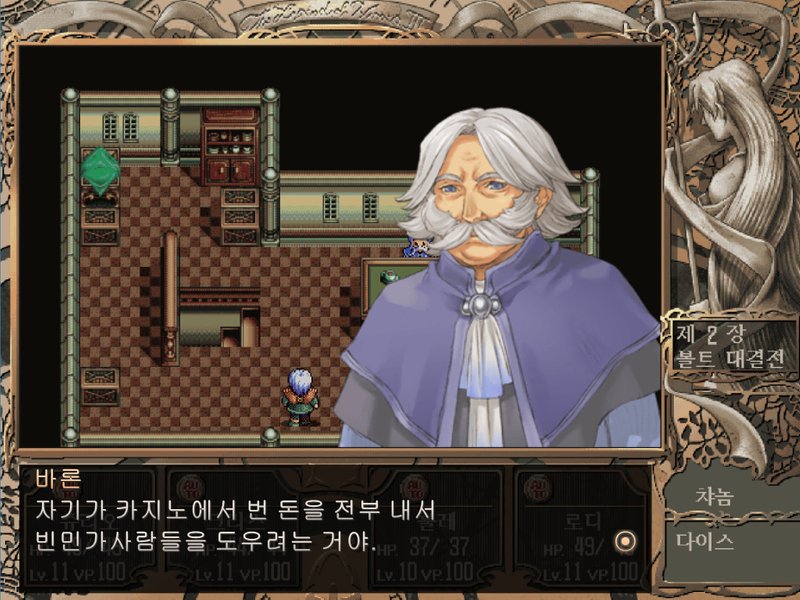Viewport: 800px width, 600px height.
Task: Click the glowing dialogue continue indicator
Action: point(626,541)
